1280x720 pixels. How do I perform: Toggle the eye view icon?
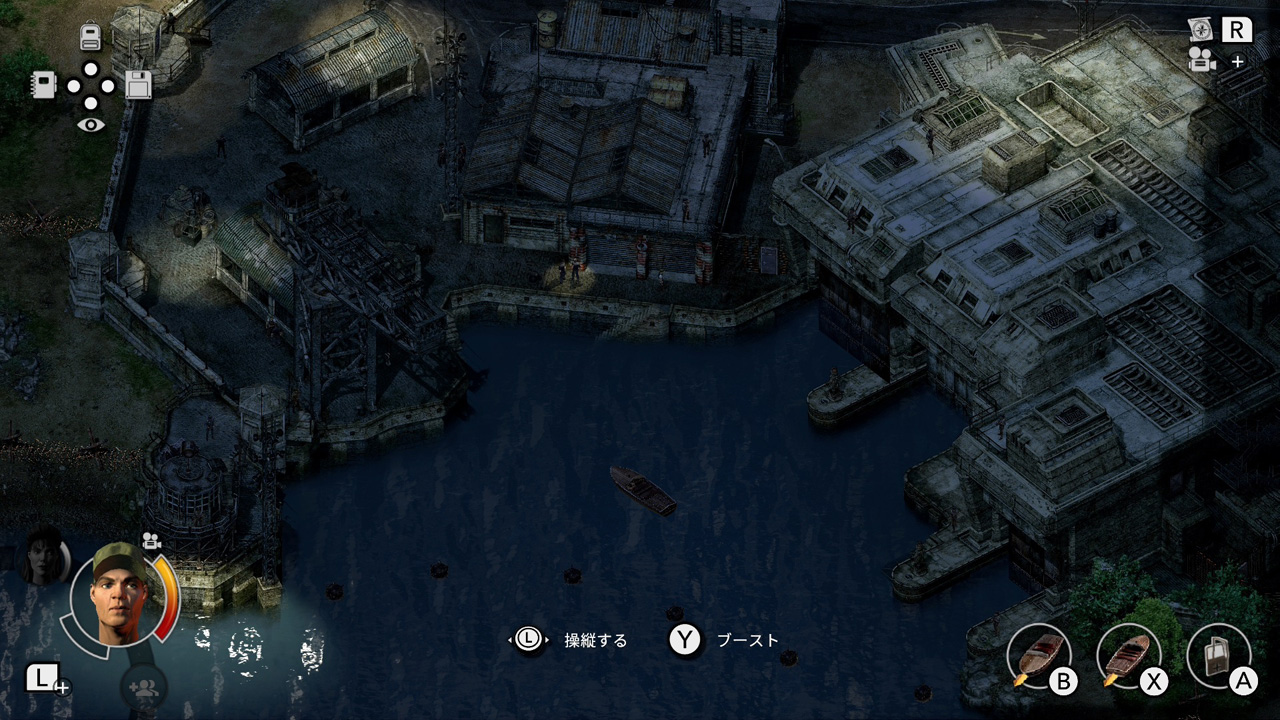click(91, 125)
